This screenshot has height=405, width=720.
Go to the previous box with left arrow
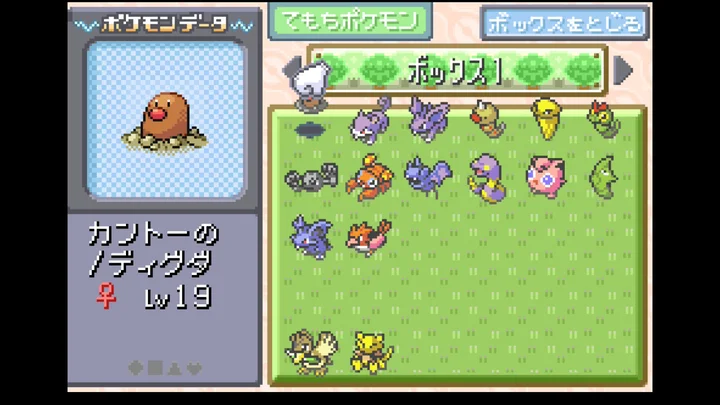click(290, 70)
